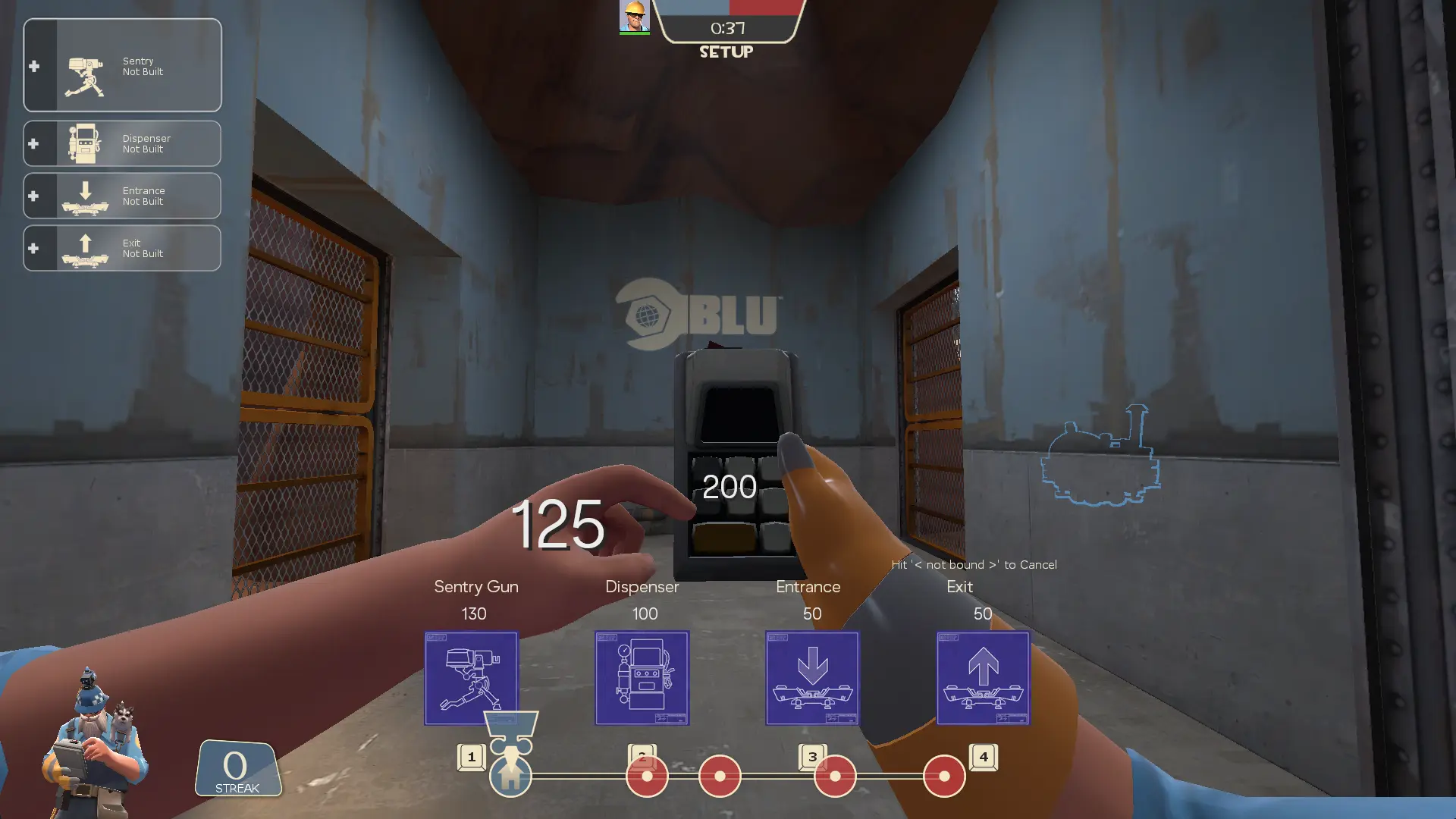Click the Cancel hint text
This screenshot has height=819, width=1456.
click(974, 564)
